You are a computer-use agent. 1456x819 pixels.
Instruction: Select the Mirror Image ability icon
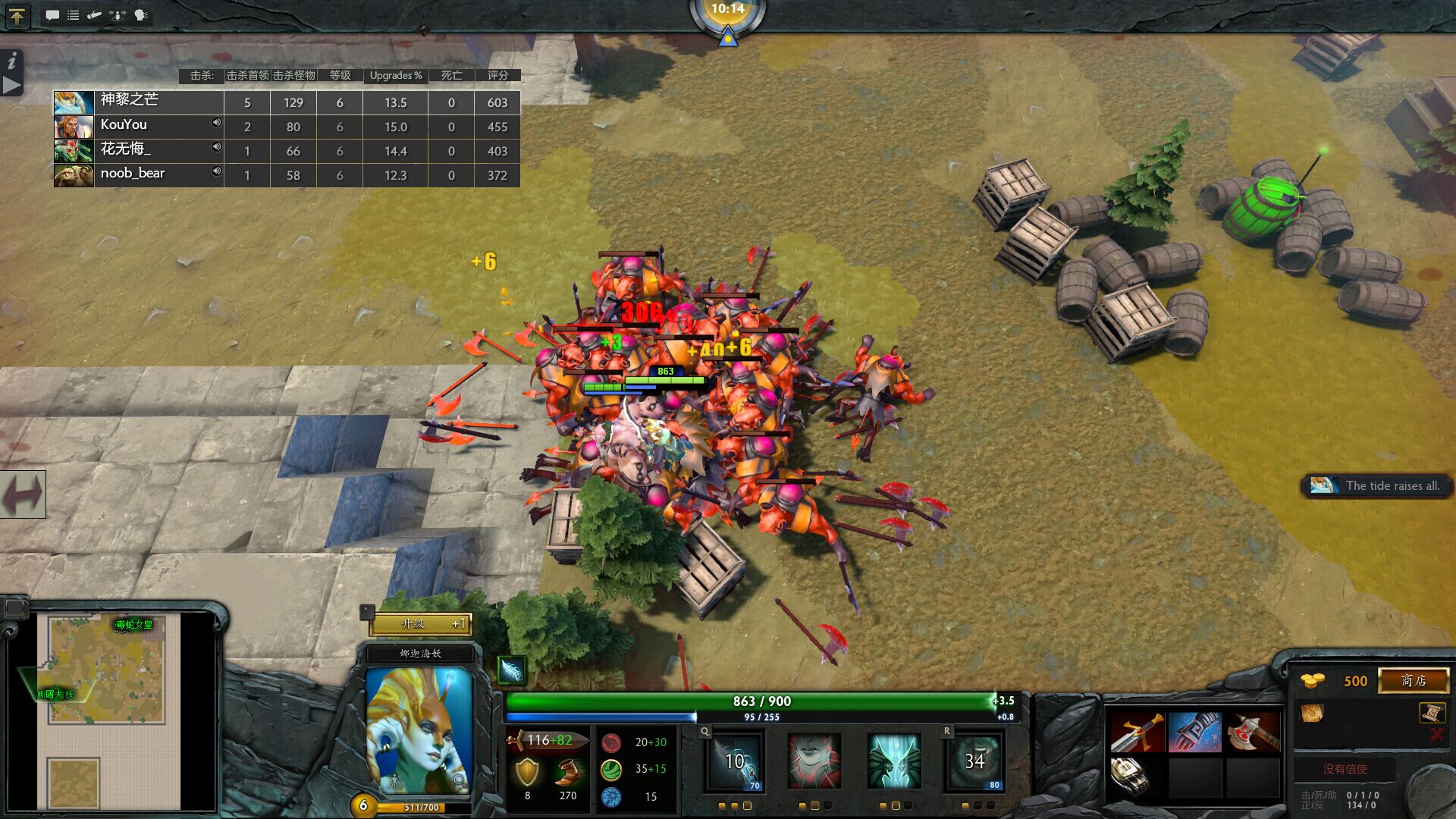pos(893,762)
